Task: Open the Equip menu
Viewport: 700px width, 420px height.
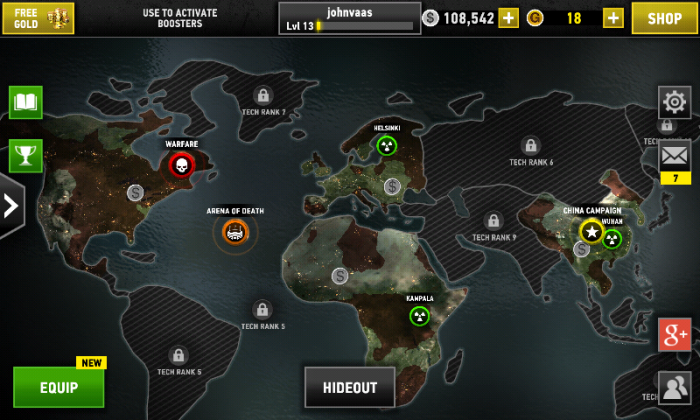Action: click(59, 387)
